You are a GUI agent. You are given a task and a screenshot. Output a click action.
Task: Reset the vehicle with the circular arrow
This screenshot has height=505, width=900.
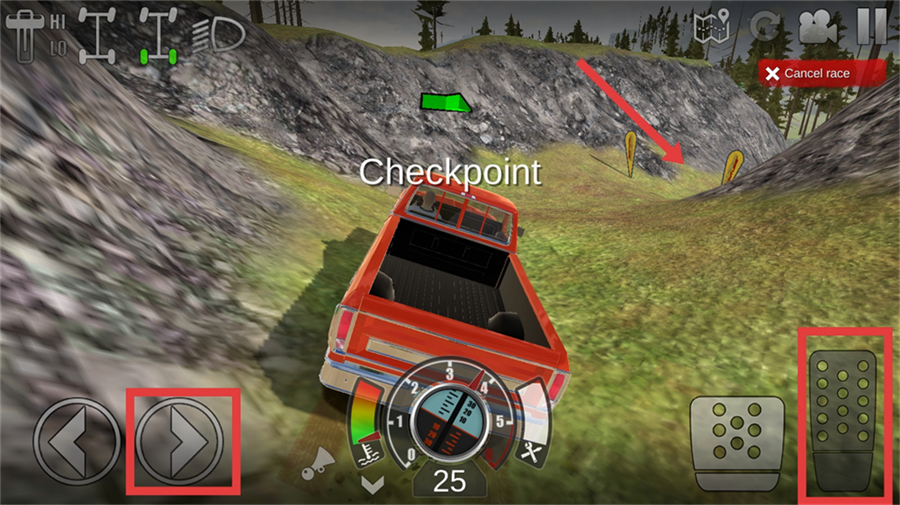pyautogui.click(x=764, y=27)
